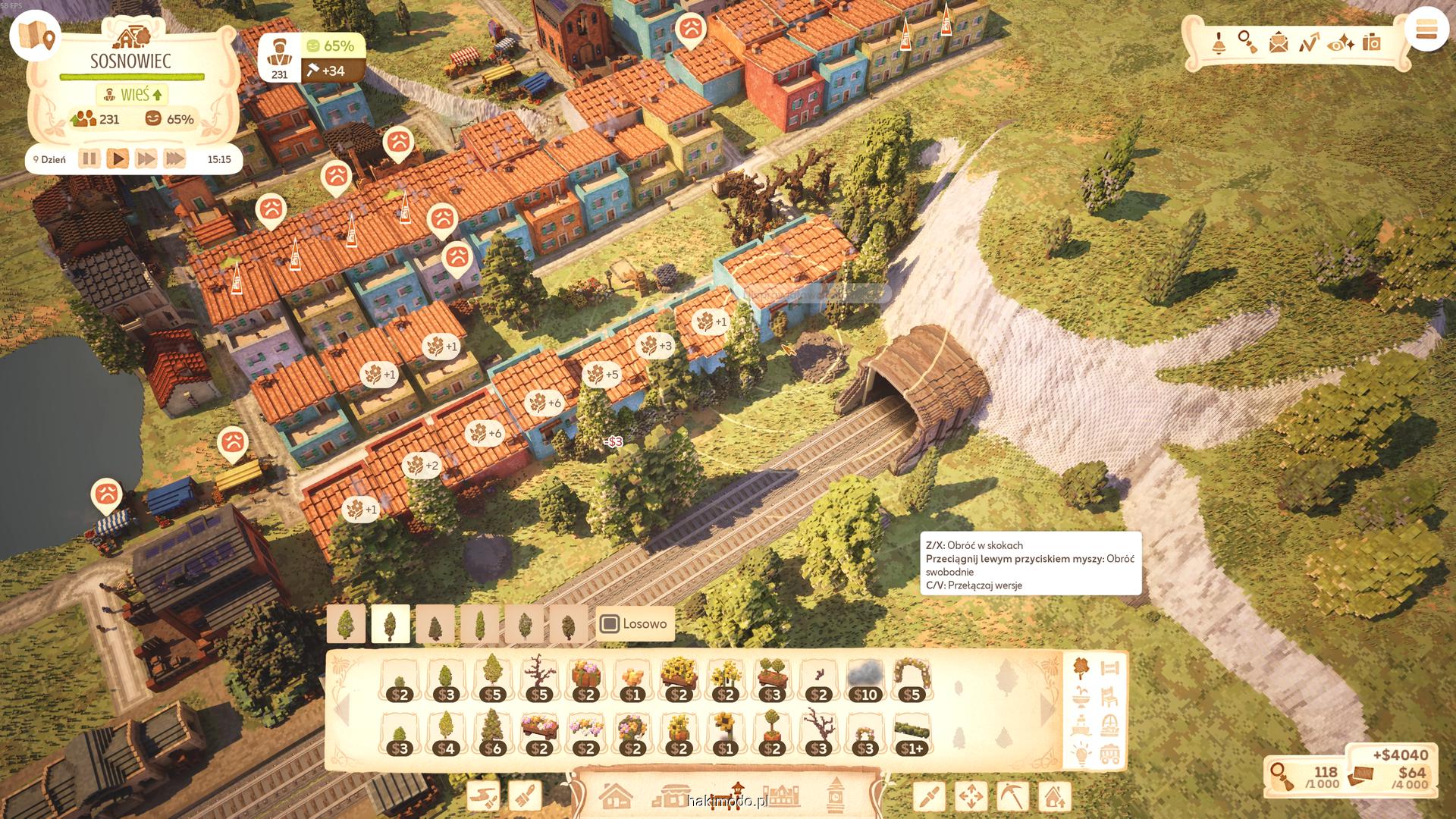This screenshot has height=819, width=1456.
Task: Click the Wieś village level-up button
Action: pos(133,95)
